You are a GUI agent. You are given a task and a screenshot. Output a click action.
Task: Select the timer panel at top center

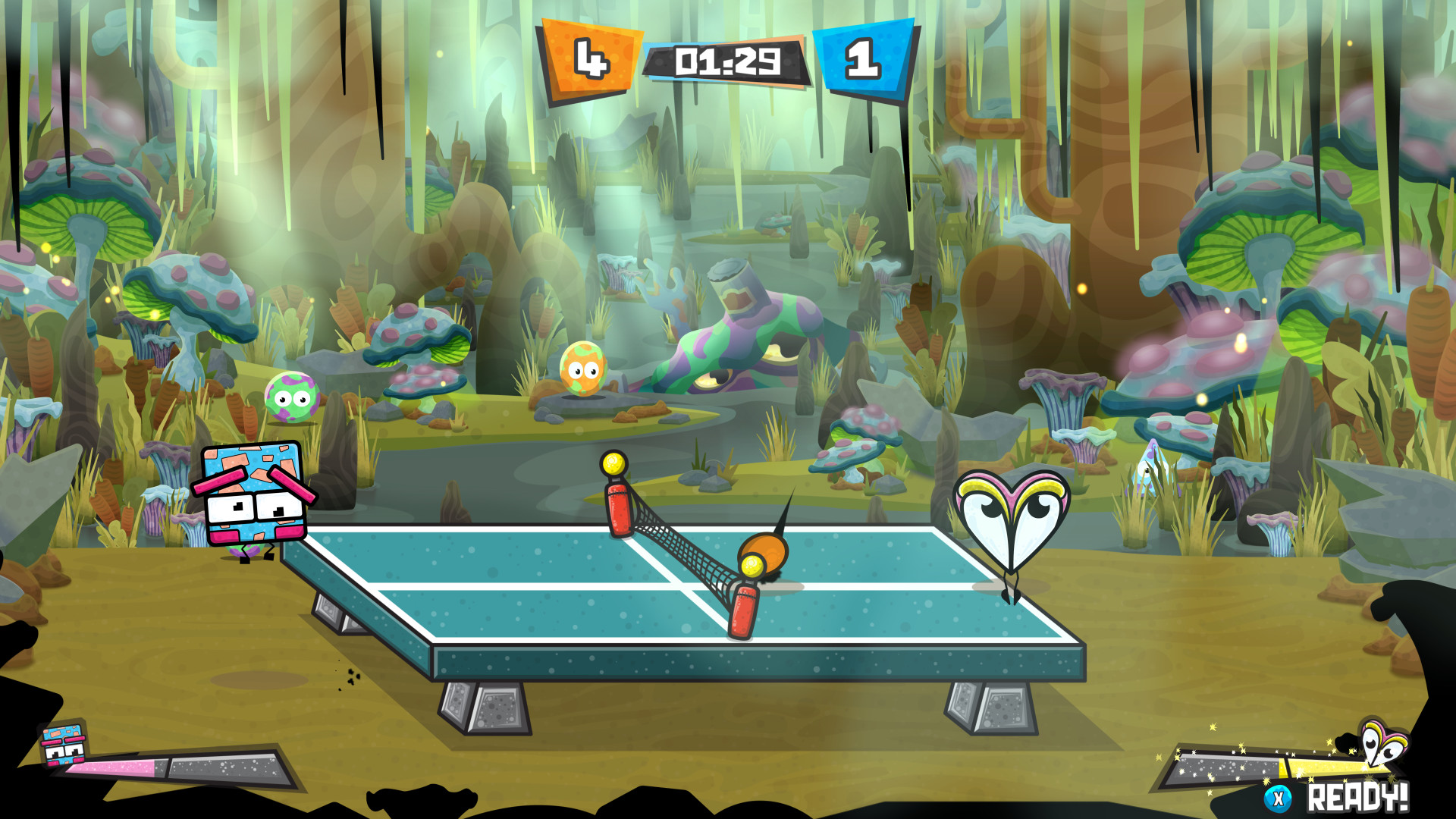[726, 59]
